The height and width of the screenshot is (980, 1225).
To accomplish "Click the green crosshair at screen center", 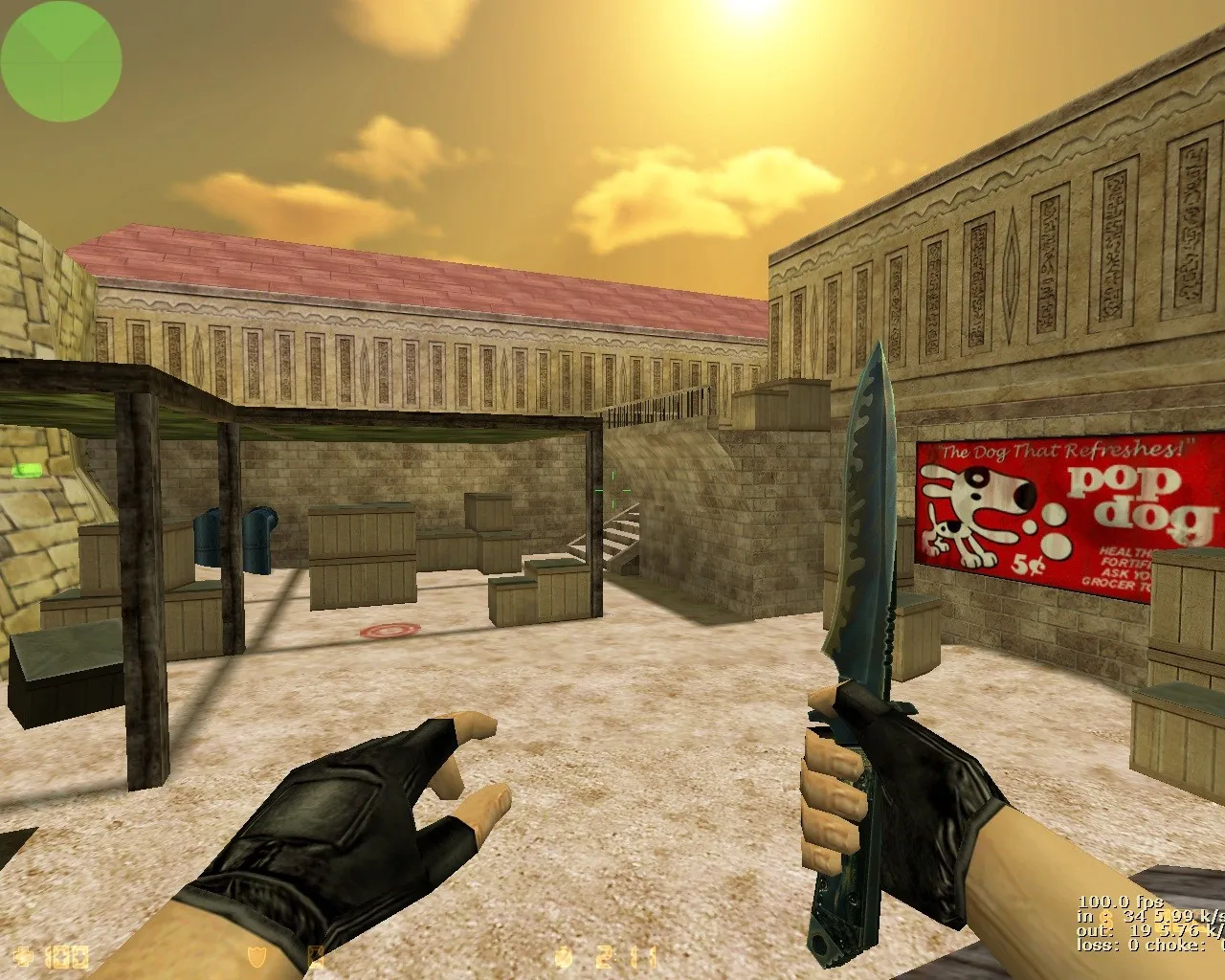I will 612,490.
